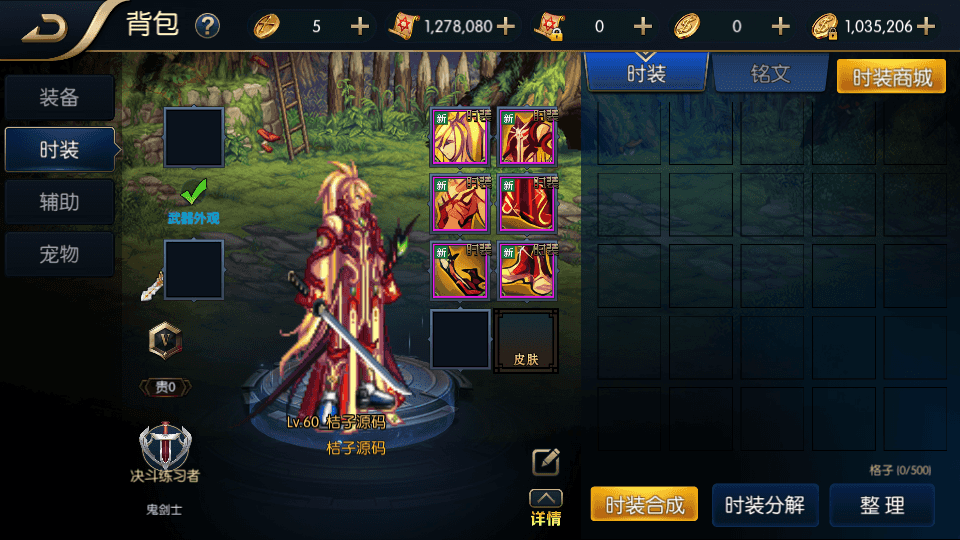Go back using the arrow button
Image resolution: width=960 pixels, height=540 pixels.
click(45, 27)
